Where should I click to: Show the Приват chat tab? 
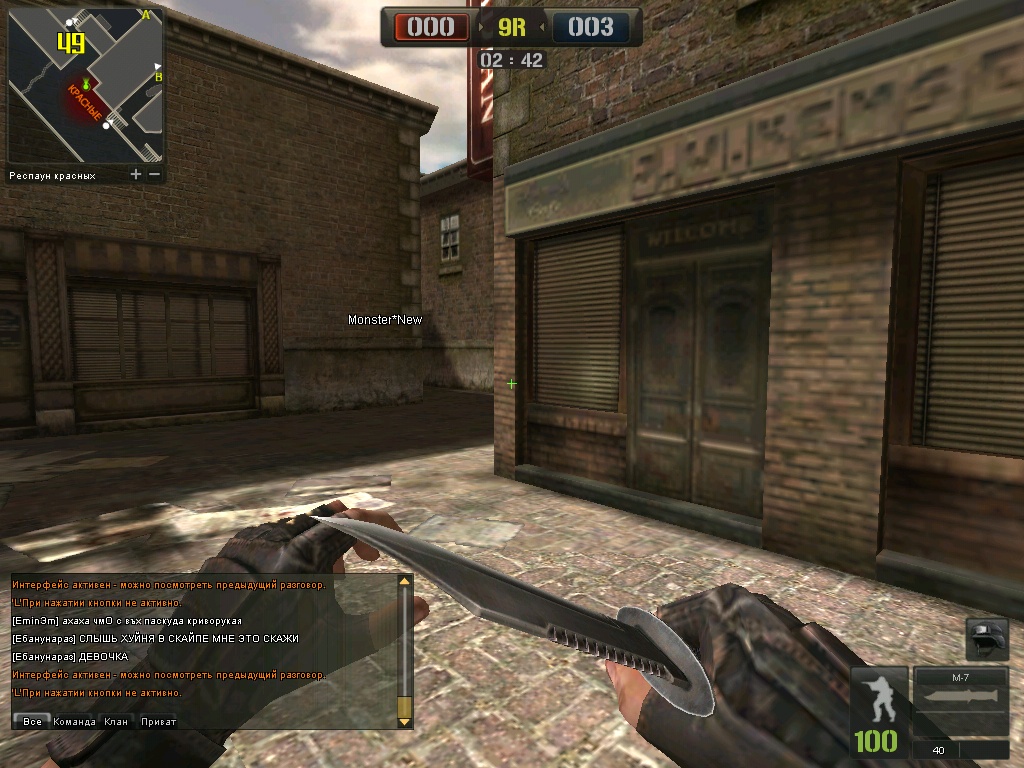pos(158,721)
